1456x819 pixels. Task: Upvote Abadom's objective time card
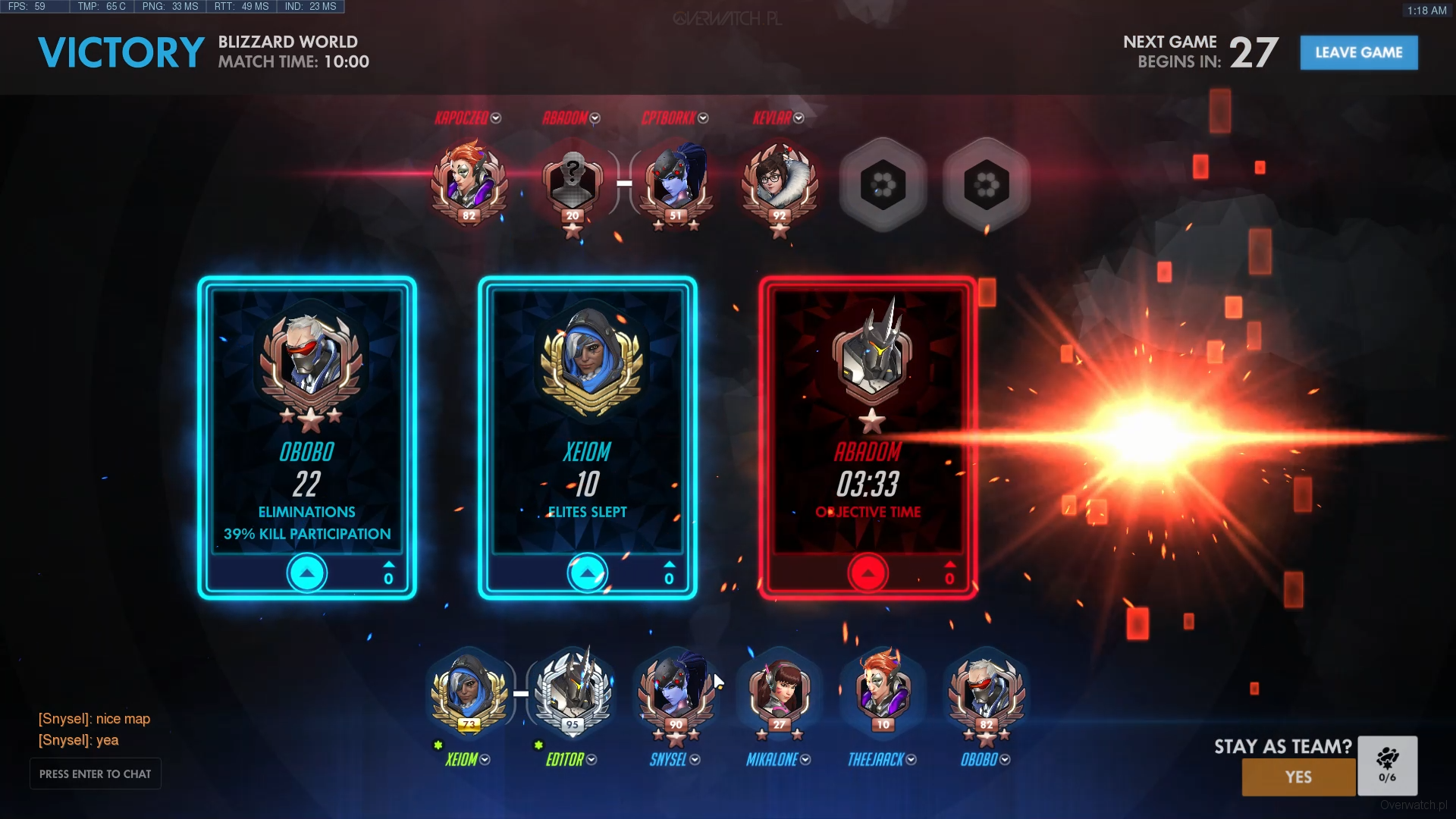[x=868, y=573]
